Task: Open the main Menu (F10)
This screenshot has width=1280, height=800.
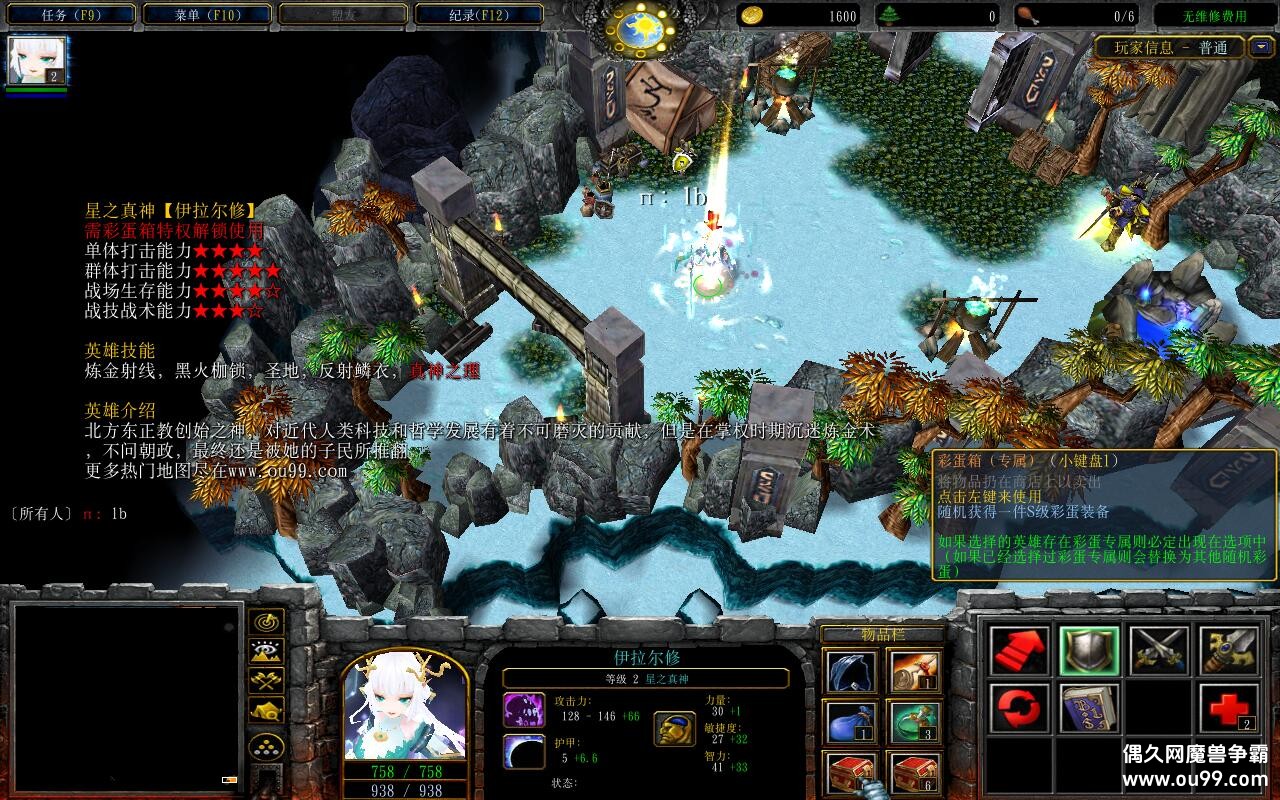Action: pyautogui.click(x=207, y=15)
